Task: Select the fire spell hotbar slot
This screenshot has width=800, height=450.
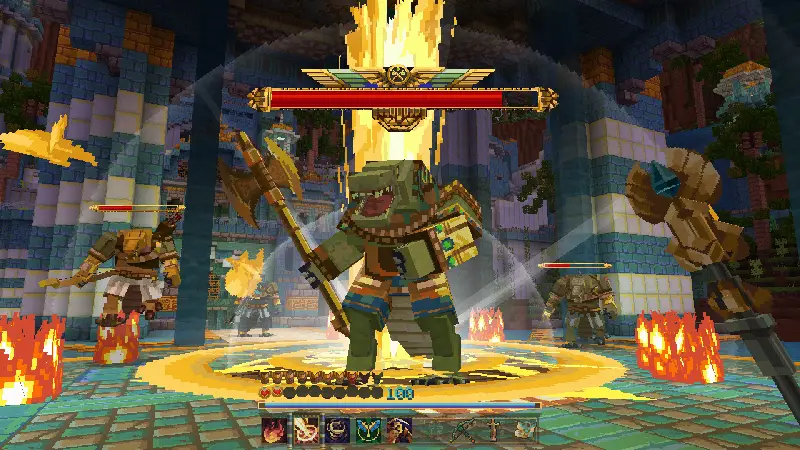Action: coord(275,430)
